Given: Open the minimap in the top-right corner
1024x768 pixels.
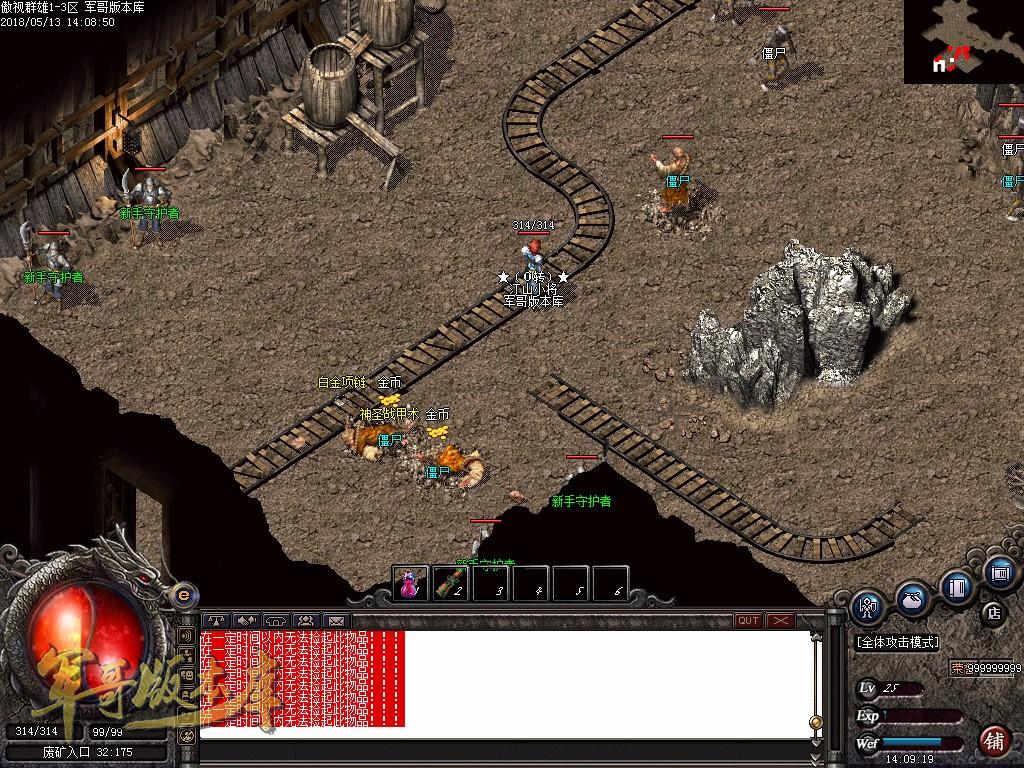Looking at the screenshot, I should coord(963,42).
